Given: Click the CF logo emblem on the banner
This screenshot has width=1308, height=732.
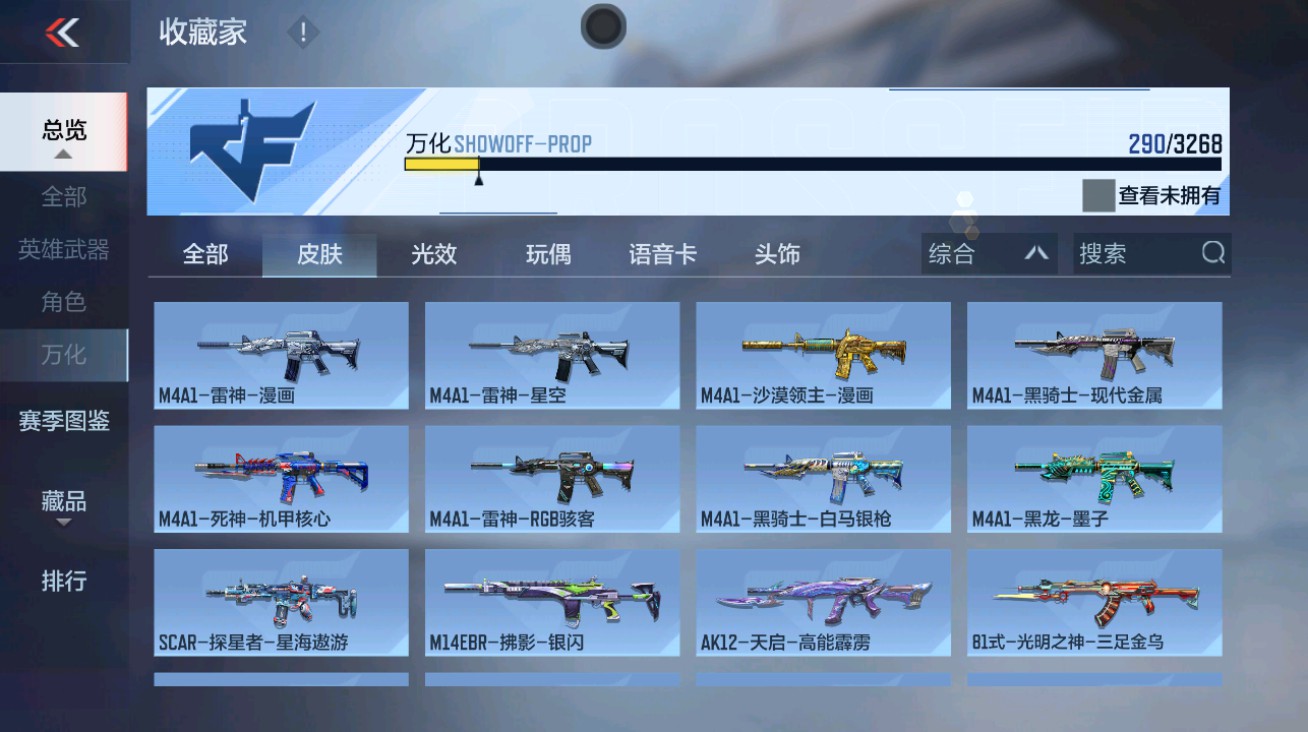Looking at the screenshot, I should (x=245, y=148).
